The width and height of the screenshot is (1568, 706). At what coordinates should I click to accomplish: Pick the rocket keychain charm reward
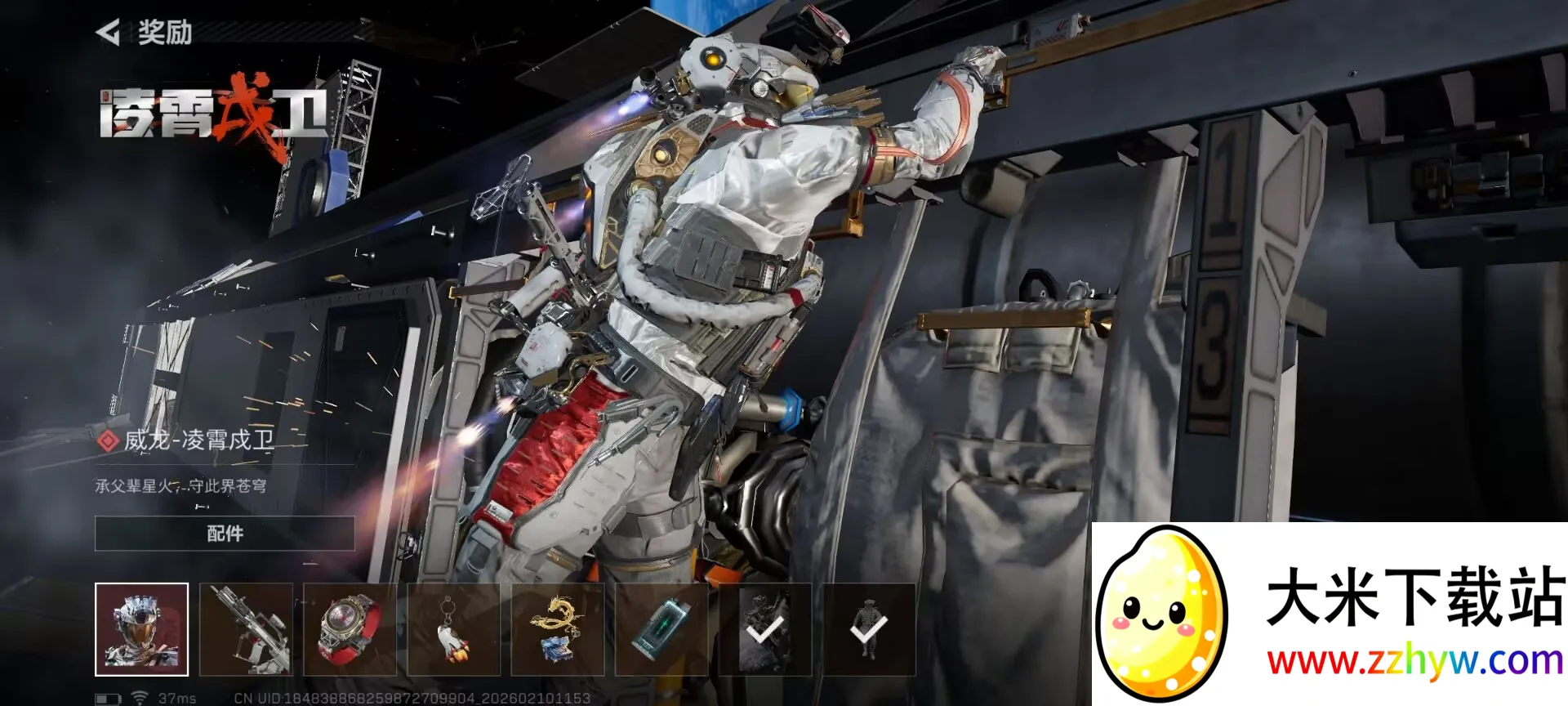453,629
